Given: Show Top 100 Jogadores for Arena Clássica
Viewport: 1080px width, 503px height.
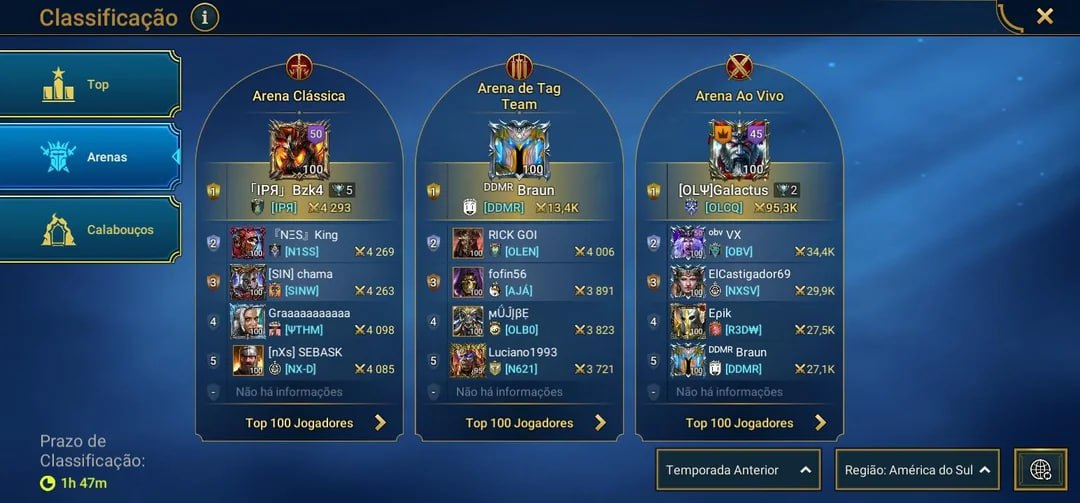Looking at the screenshot, I should pyautogui.click(x=300, y=423).
